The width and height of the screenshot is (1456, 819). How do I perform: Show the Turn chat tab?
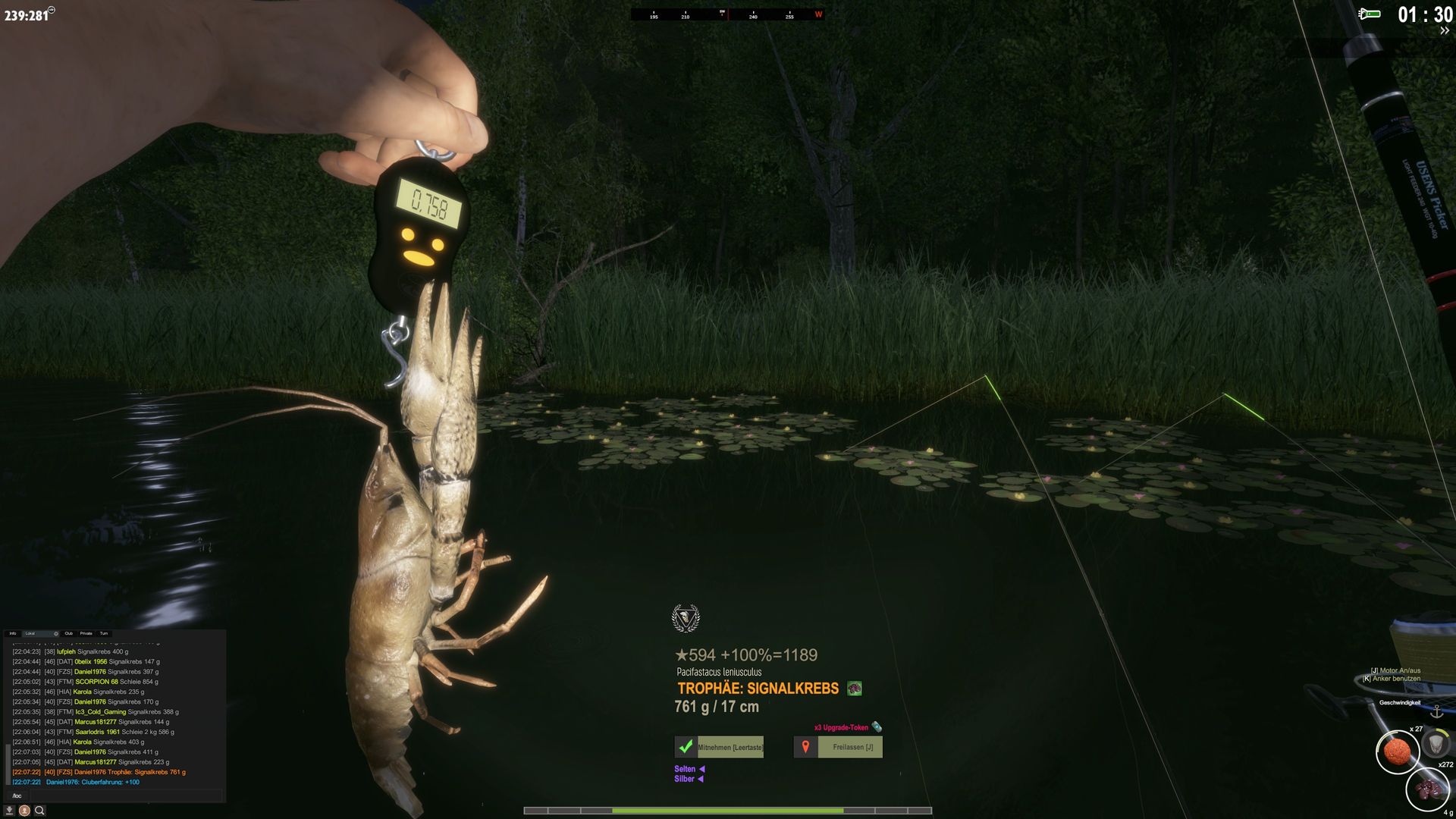(104, 633)
